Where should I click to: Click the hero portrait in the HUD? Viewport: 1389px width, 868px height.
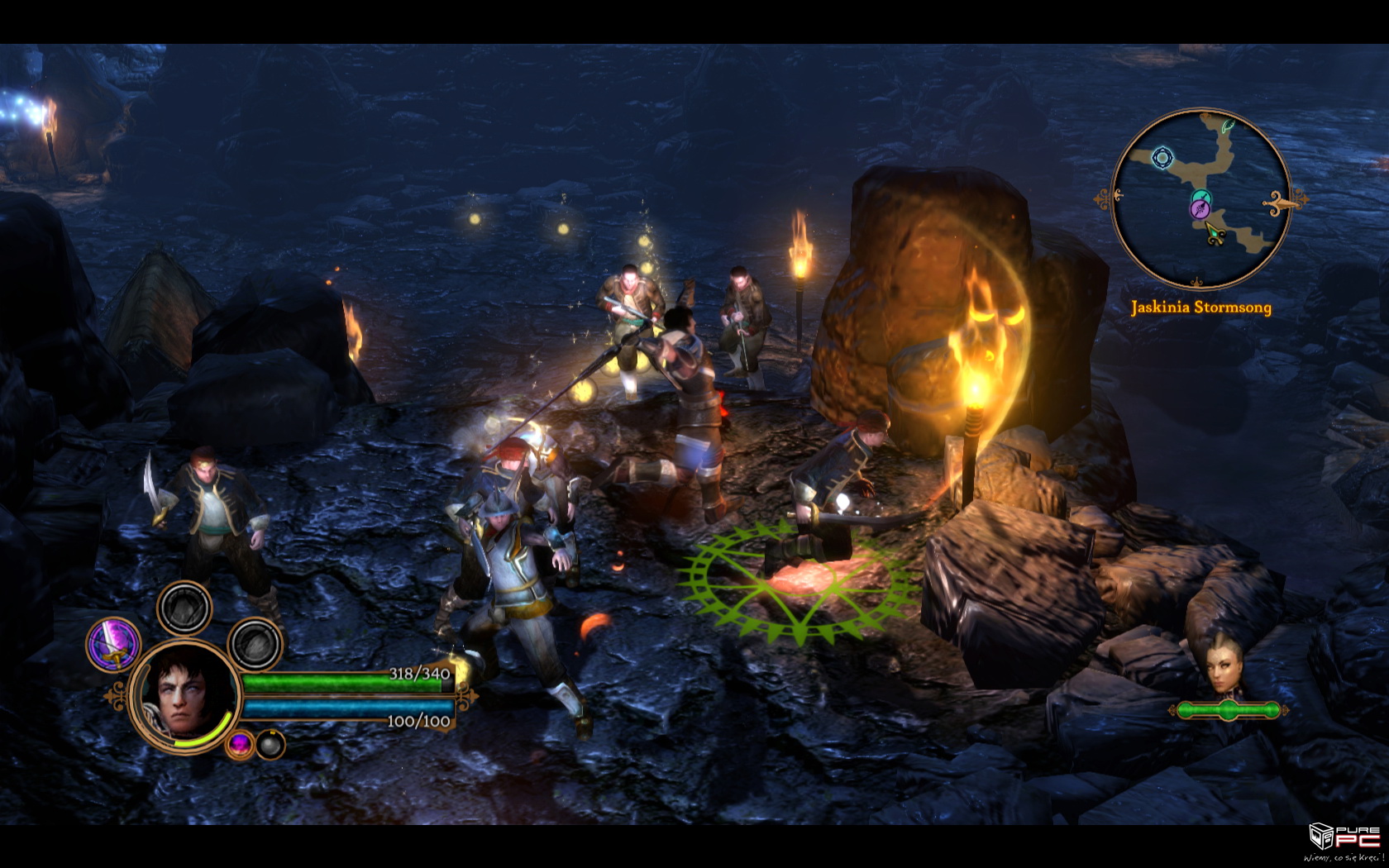[184, 694]
